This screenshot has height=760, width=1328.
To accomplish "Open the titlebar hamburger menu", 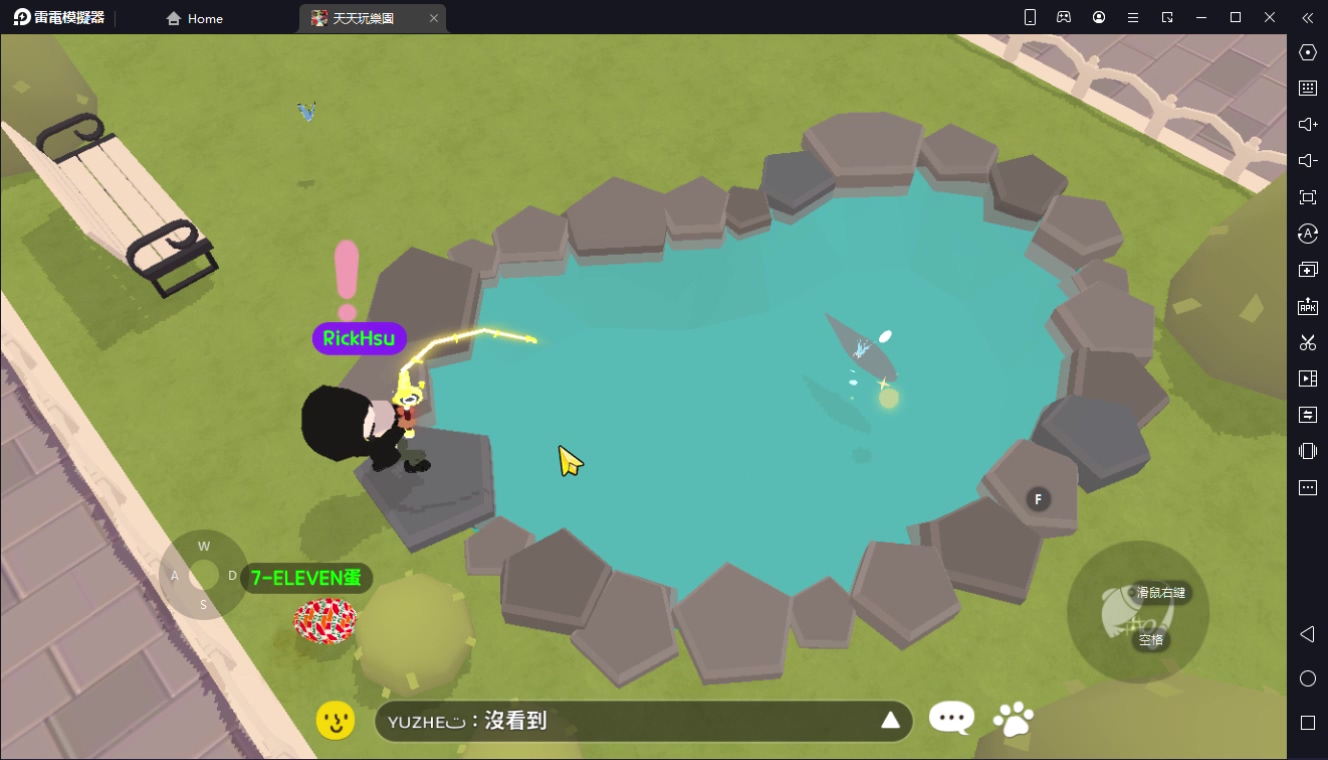I will click(1131, 17).
